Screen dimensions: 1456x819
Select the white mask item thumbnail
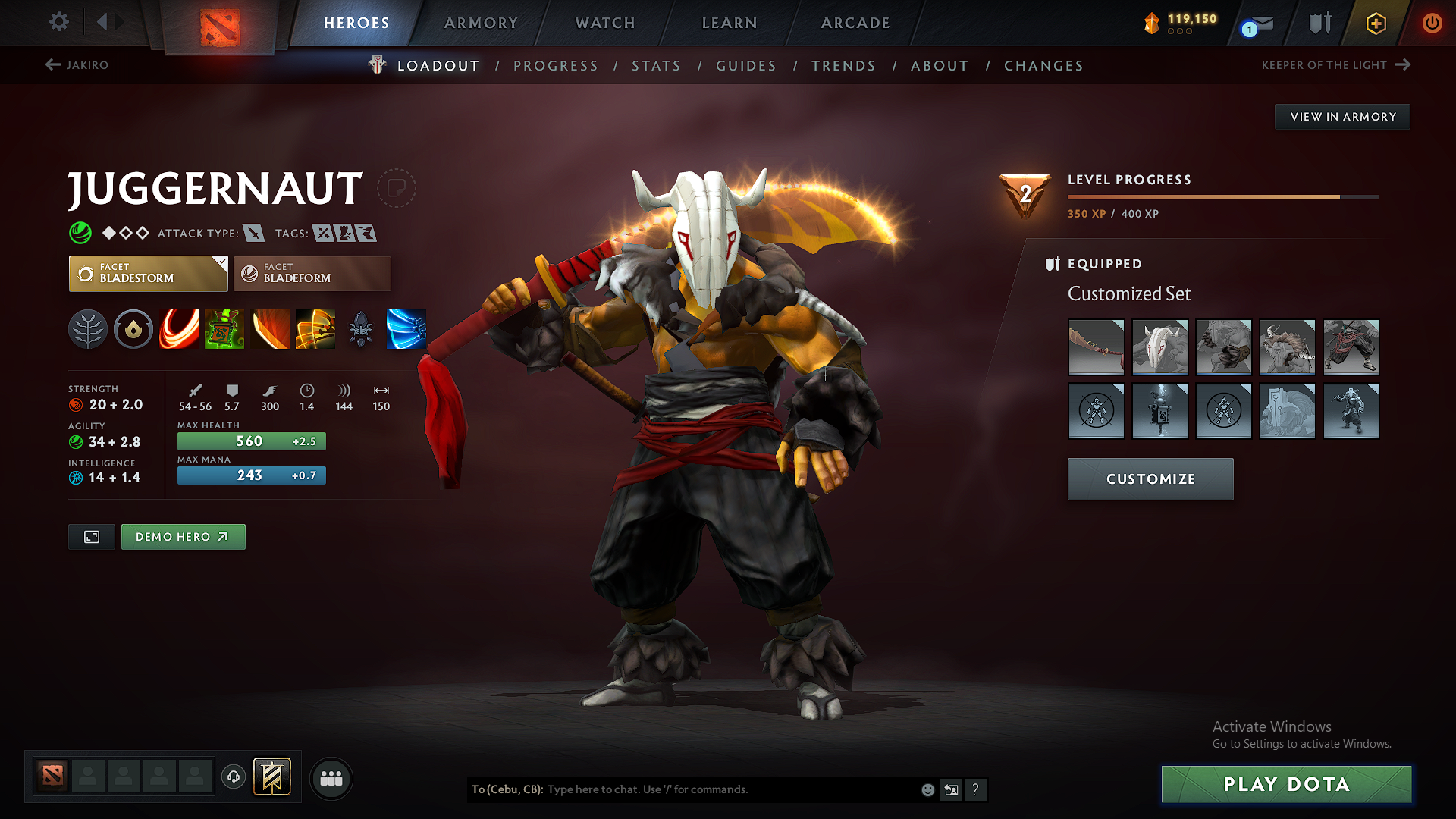click(1159, 347)
